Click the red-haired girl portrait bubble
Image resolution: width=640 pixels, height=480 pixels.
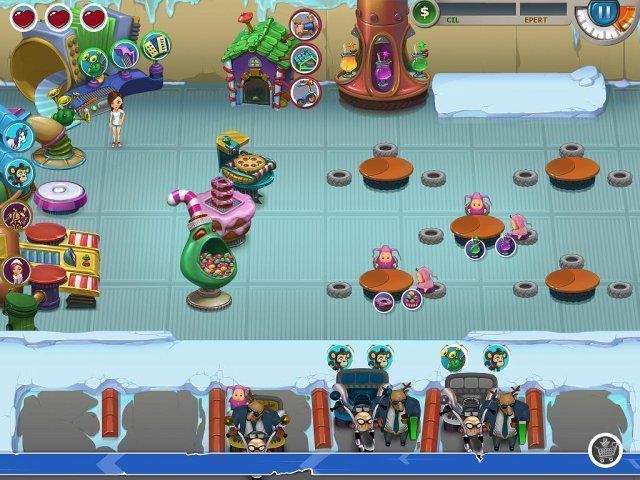pos(17,269)
